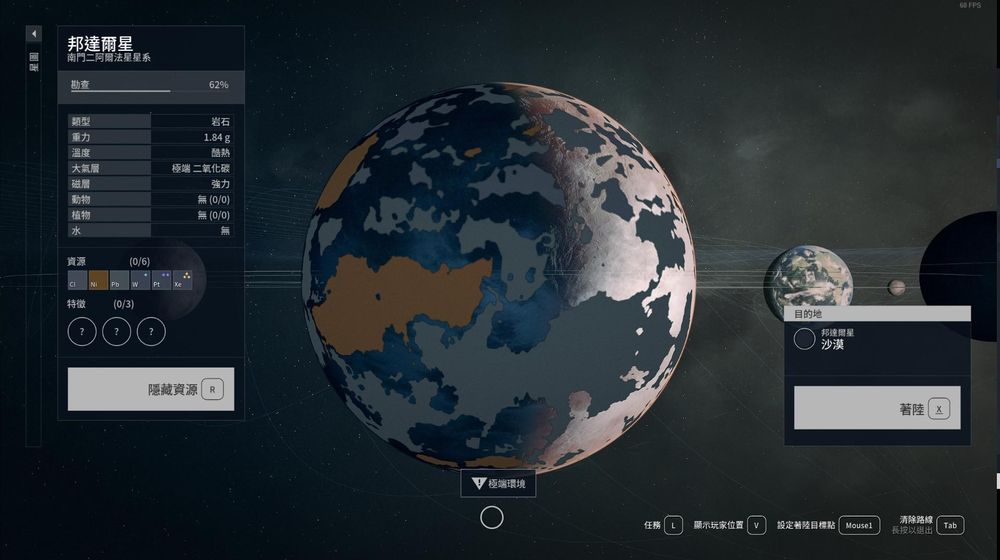Choose the Pb lead resource tile
This screenshot has height=560, width=1000.
(x=120, y=280)
